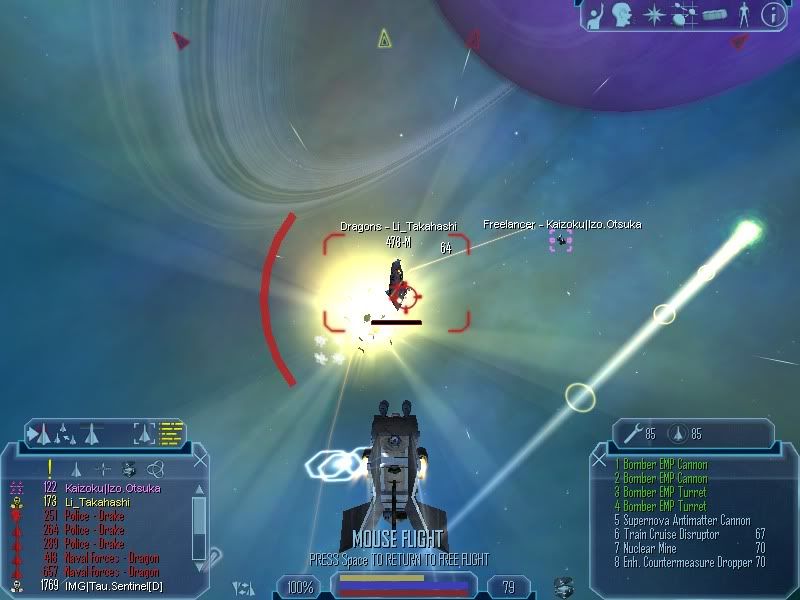Show the bracketed ship target view
This screenshot has height=600, width=800.
[x=145, y=433]
